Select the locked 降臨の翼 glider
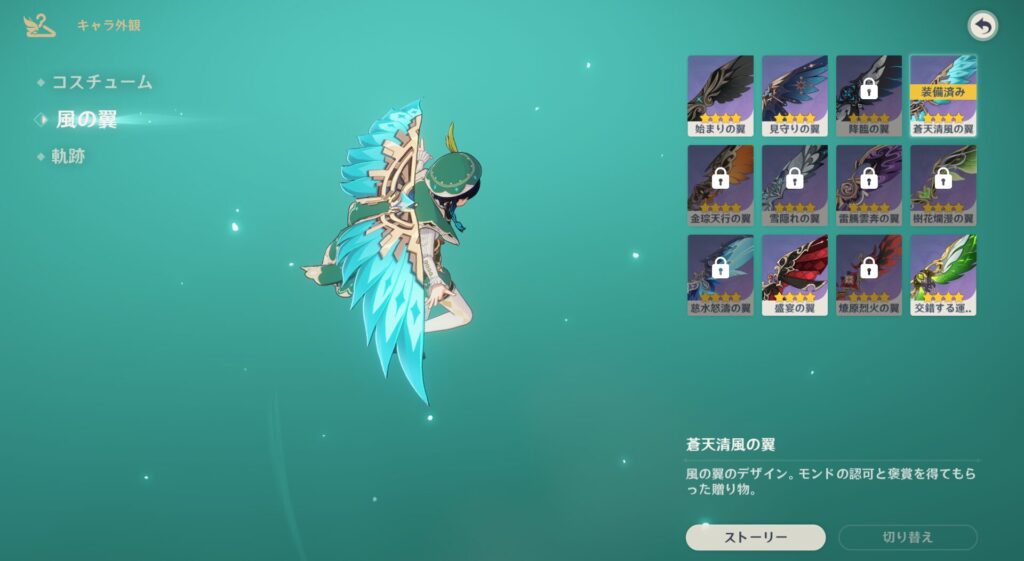The image size is (1024, 561). point(869,95)
